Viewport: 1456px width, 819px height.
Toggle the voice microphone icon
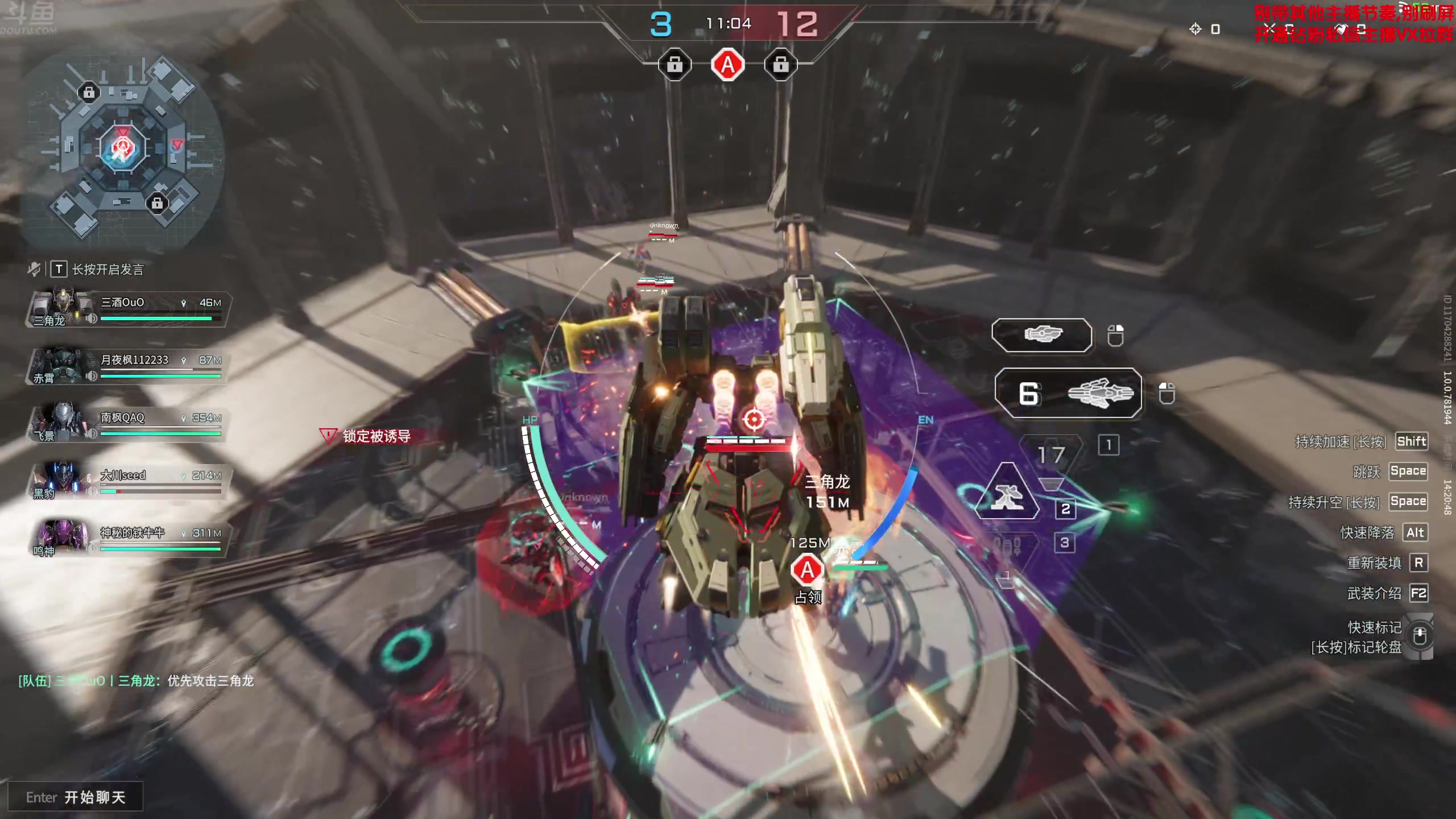[34, 268]
